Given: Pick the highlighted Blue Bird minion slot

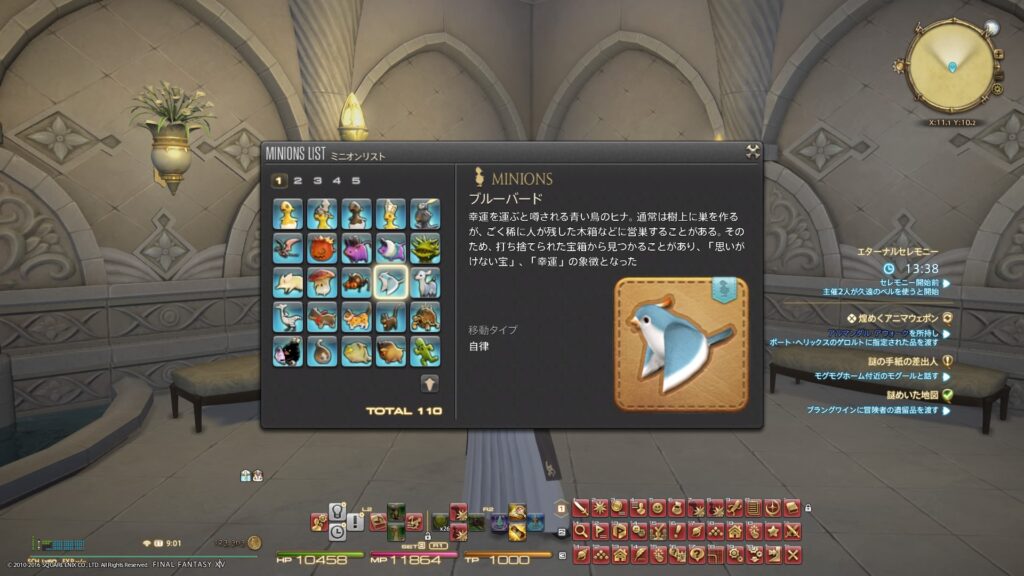Looking at the screenshot, I should (390, 283).
